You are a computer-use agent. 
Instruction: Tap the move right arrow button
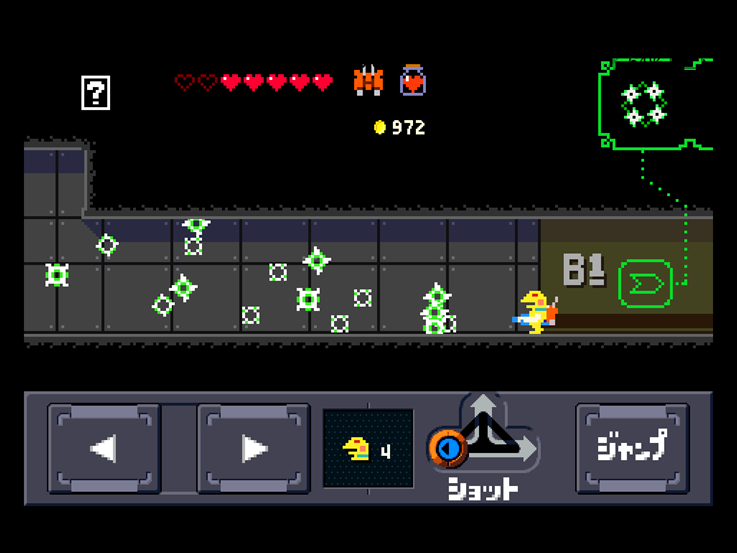(x=254, y=449)
